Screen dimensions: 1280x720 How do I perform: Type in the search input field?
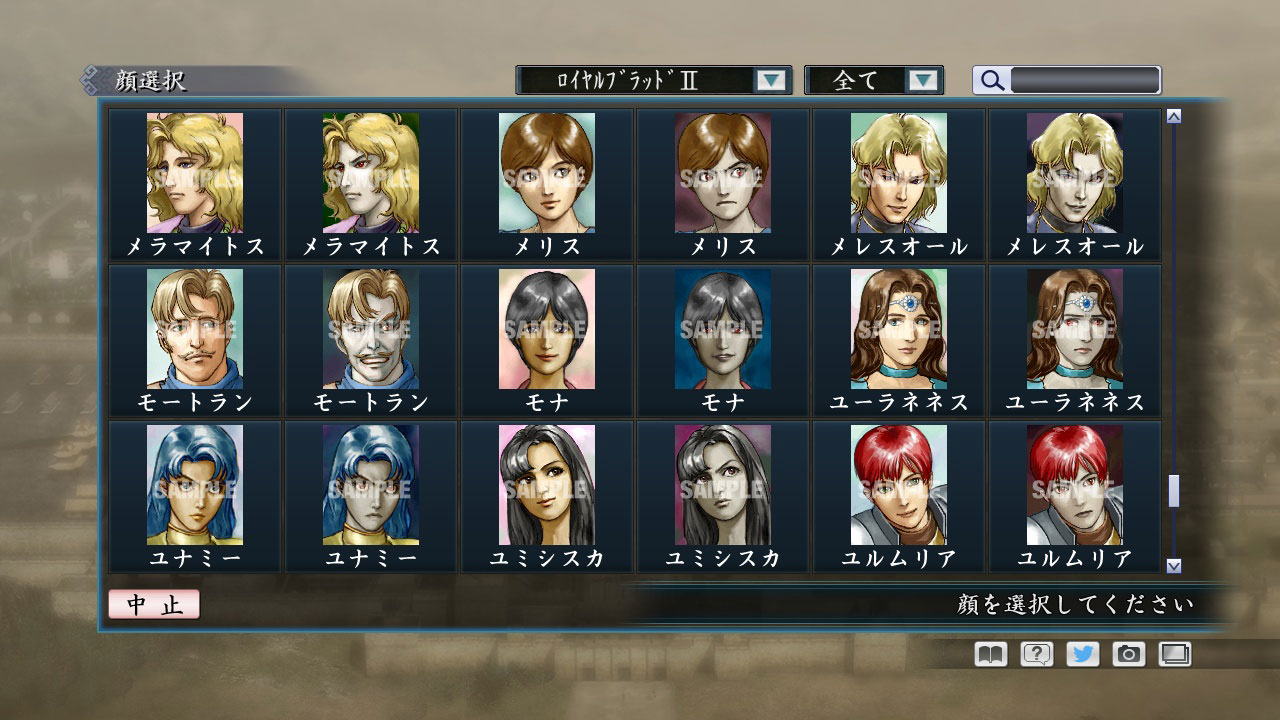point(1085,79)
